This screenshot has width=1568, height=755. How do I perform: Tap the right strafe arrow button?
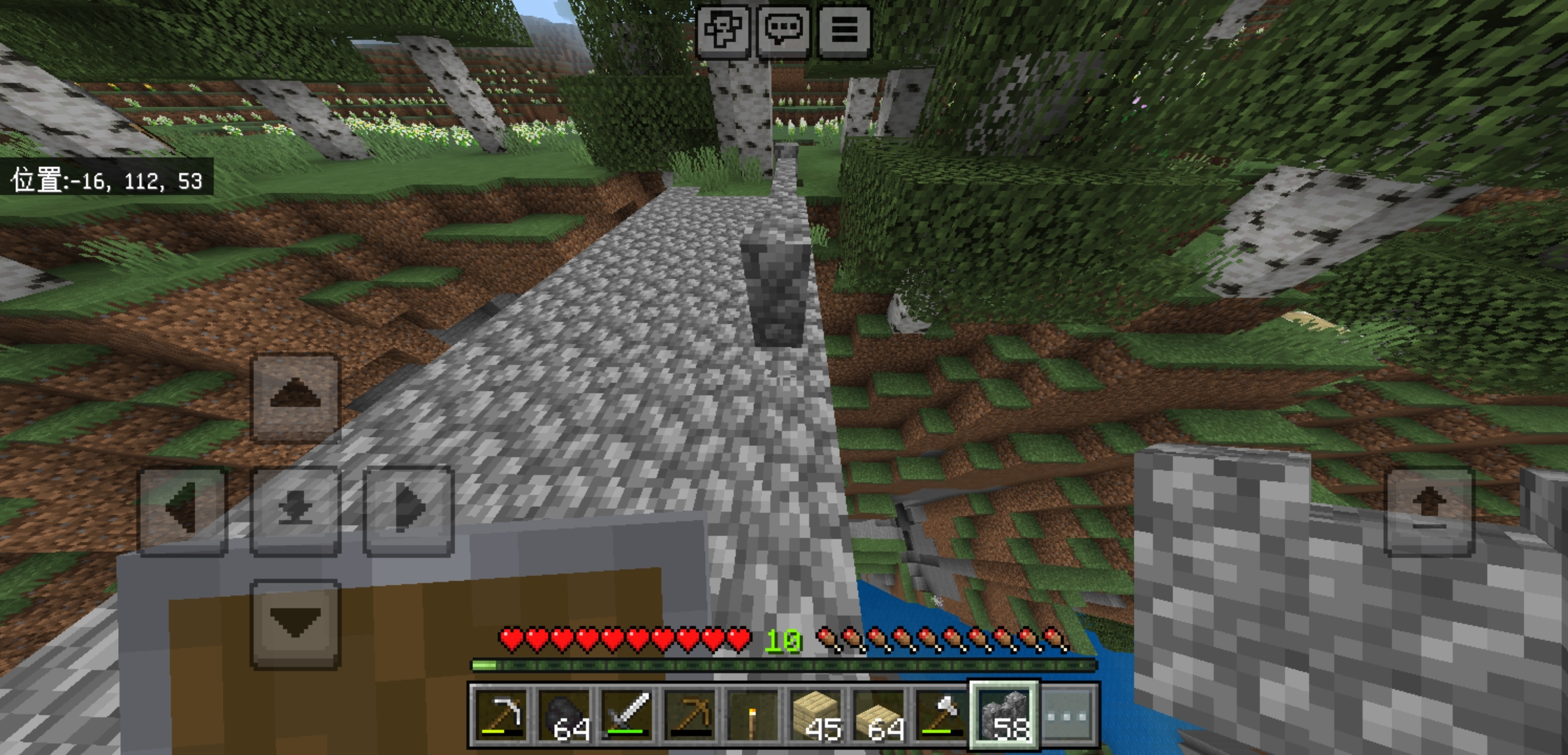[409, 510]
